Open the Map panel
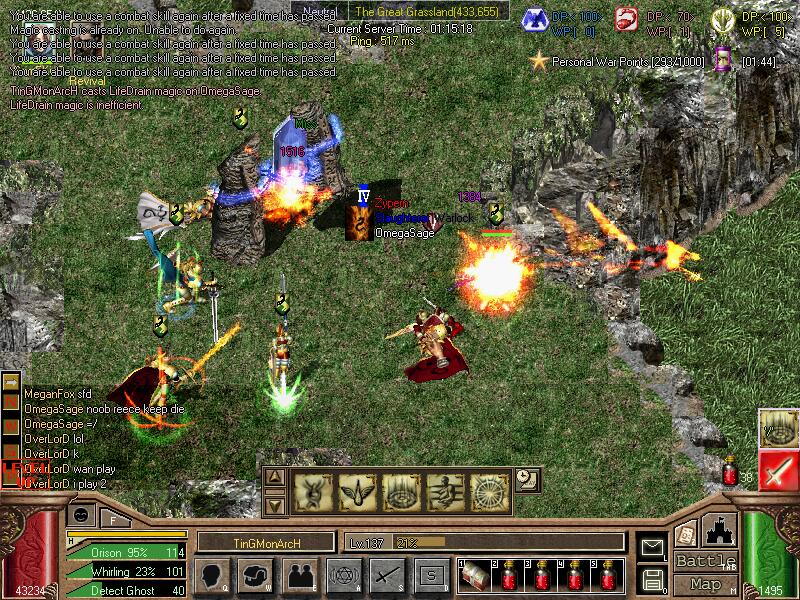 tap(706, 584)
